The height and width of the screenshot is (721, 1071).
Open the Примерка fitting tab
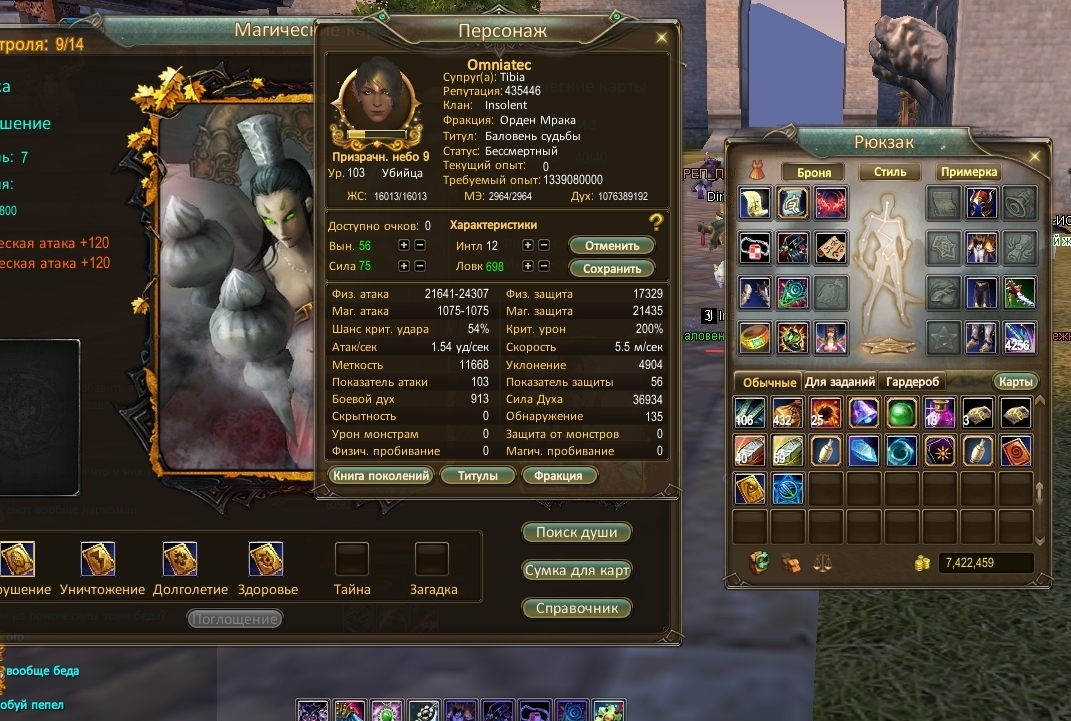click(x=968, y=172)
